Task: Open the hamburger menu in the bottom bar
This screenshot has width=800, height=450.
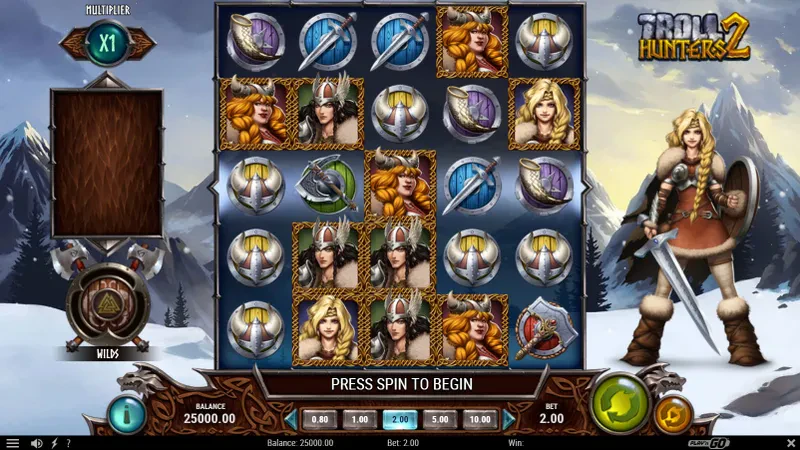Action: pyautogui.click(x=13, y=442)
